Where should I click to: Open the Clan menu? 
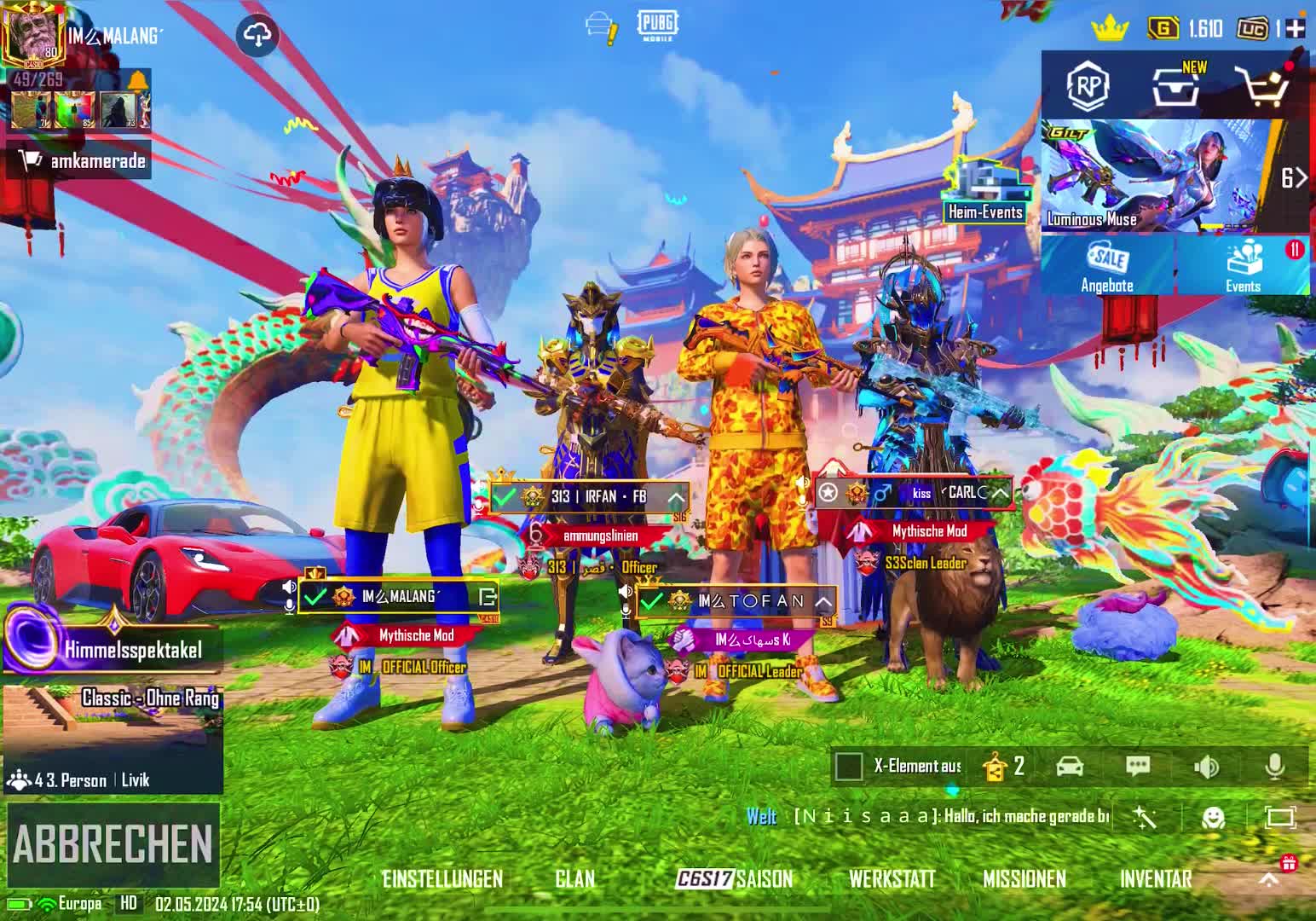coord(575,879)
